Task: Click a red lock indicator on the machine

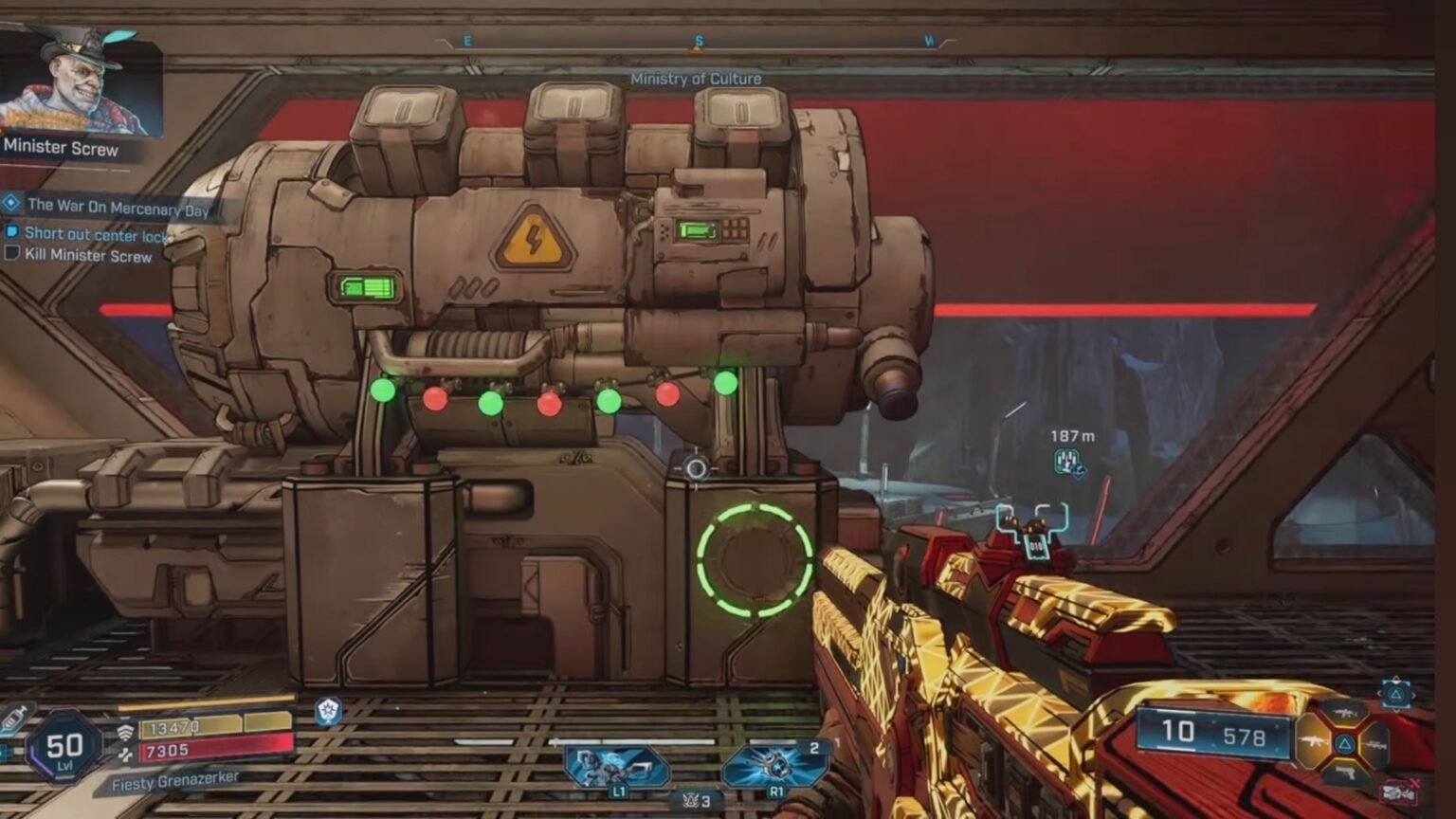Action: click(435, 401)
